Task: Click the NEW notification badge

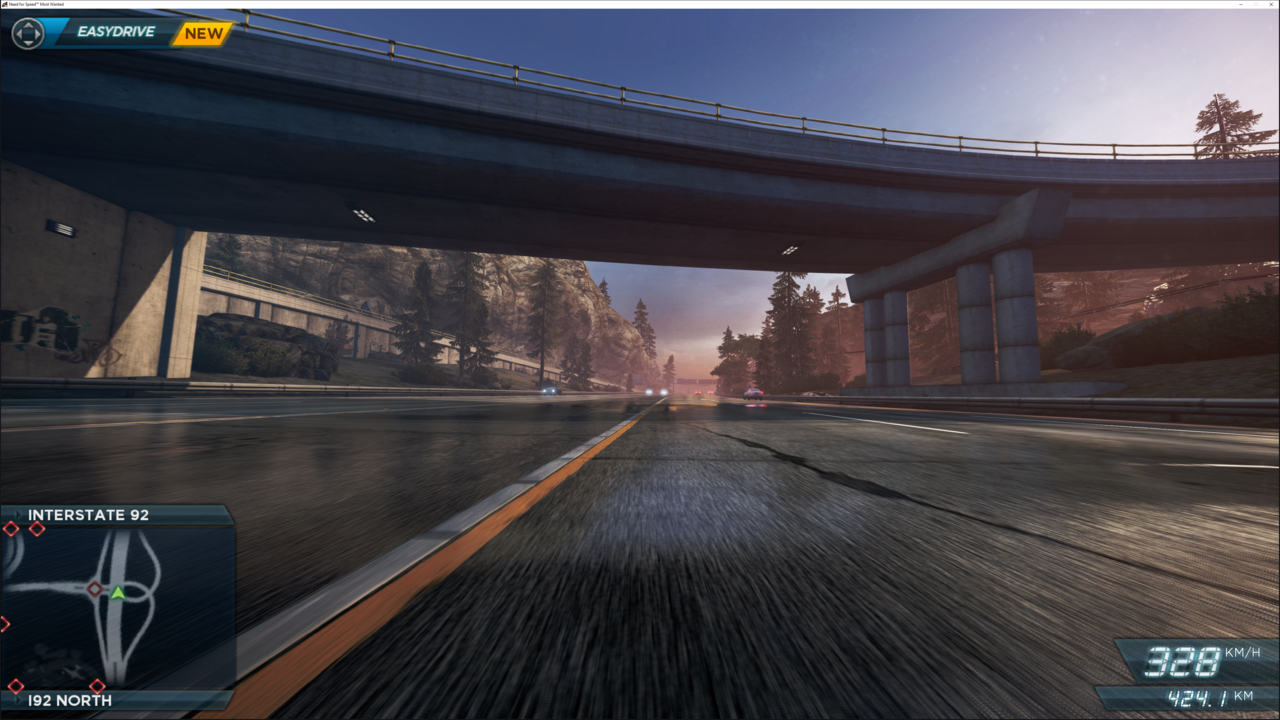Action: point(205,31)
